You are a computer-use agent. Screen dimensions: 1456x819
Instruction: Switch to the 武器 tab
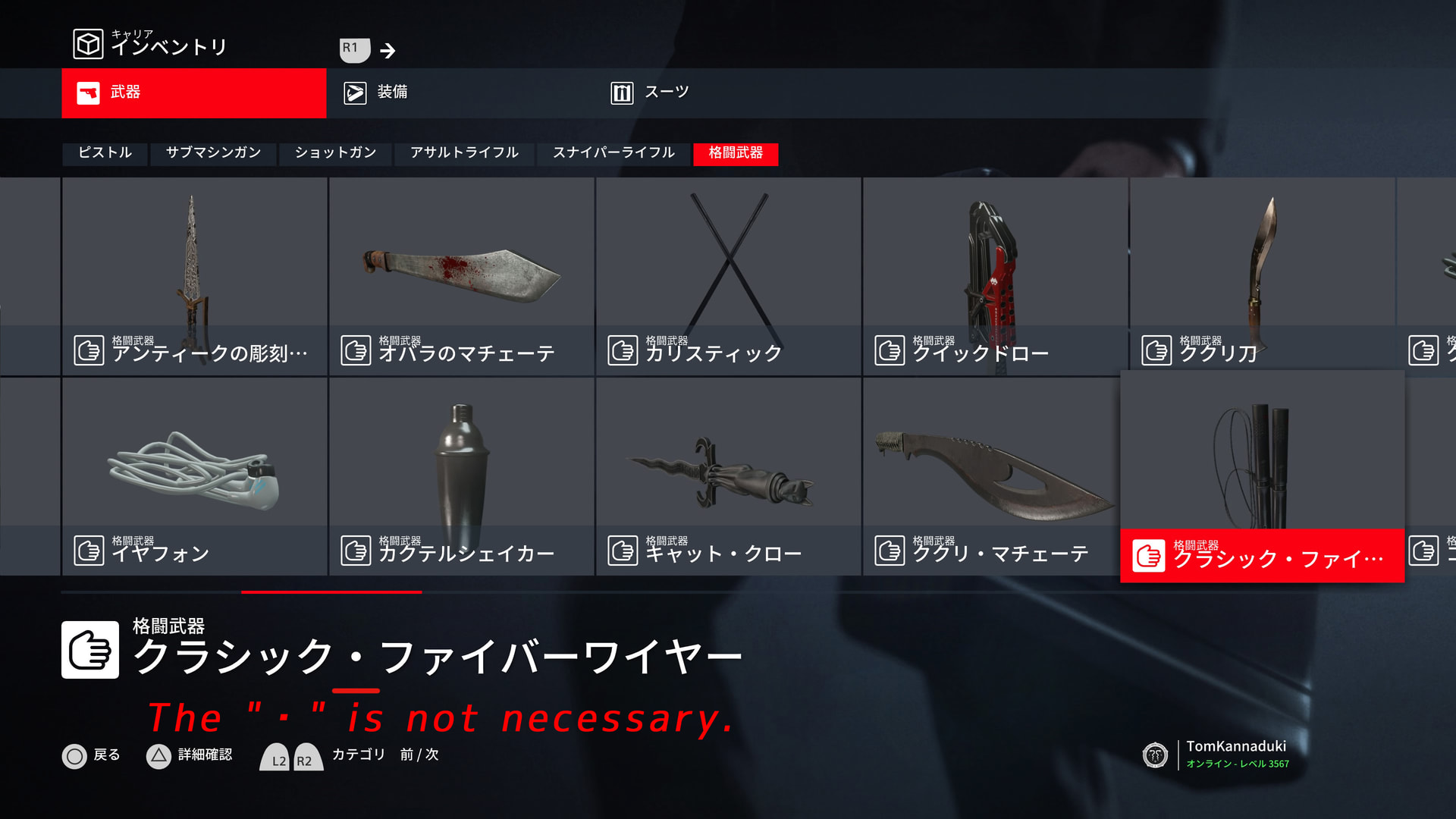coord(193,93)
